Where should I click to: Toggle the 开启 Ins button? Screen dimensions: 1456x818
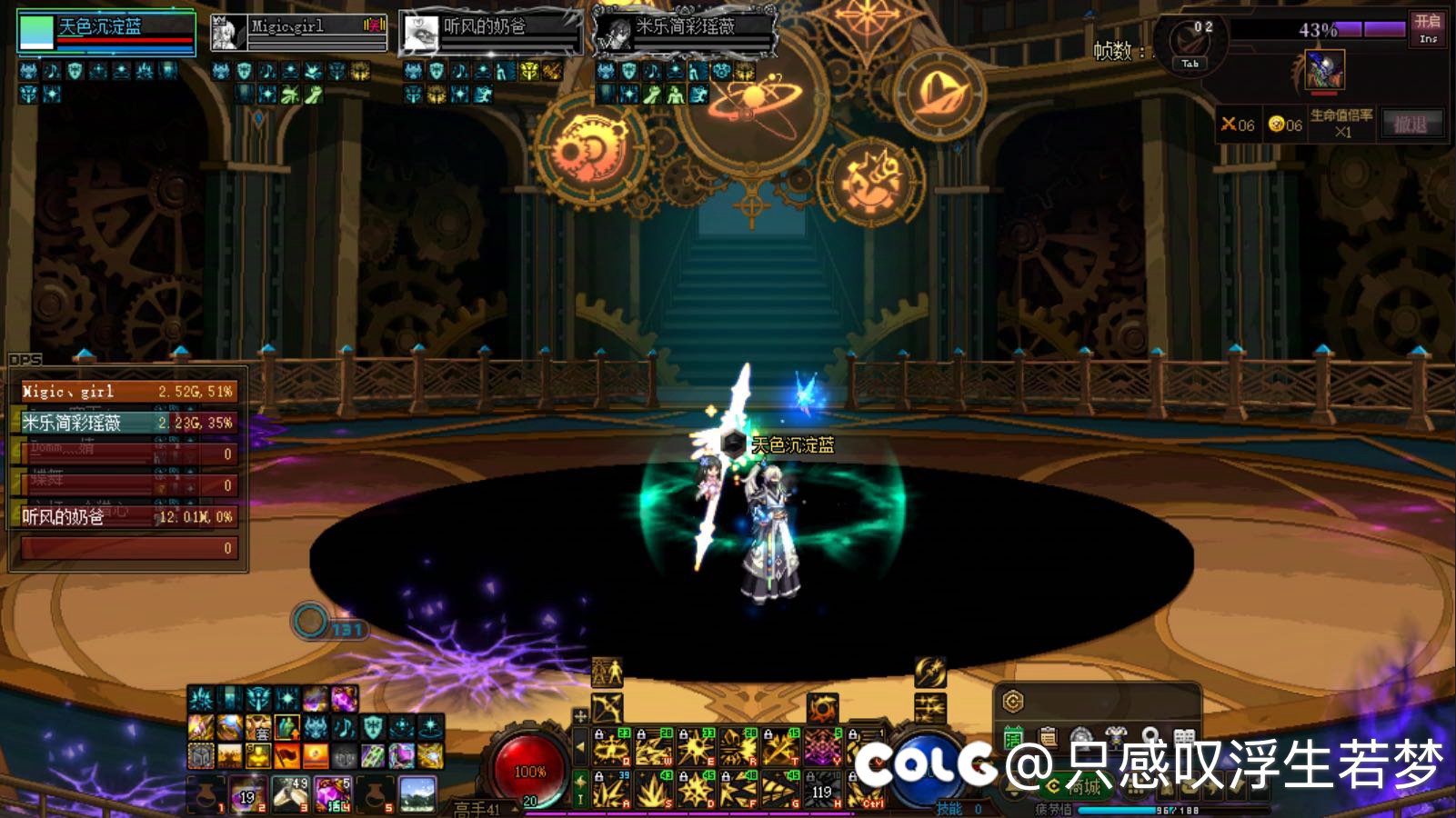1428,27
